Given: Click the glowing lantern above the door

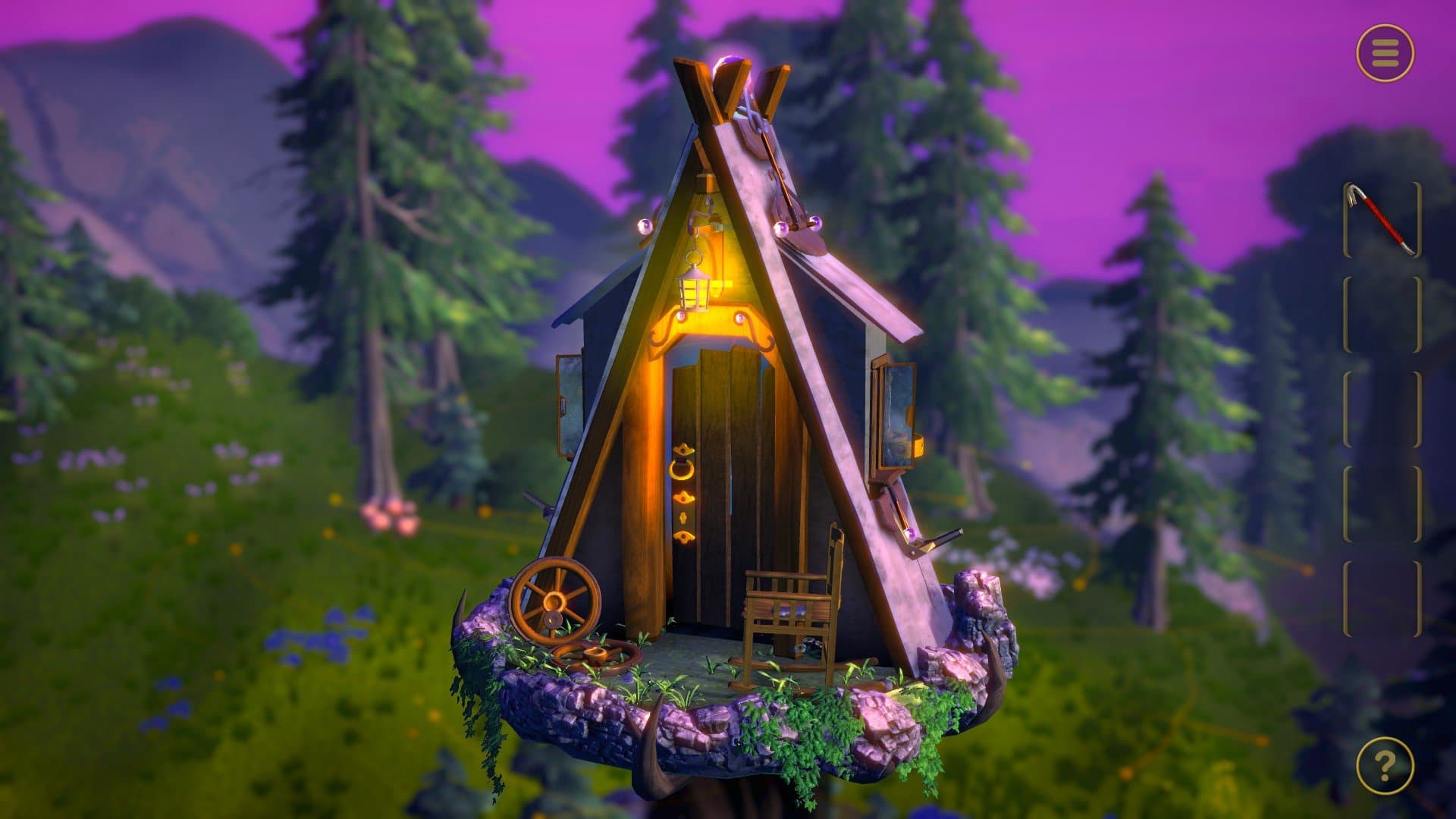Looking at the screenshot, I should pyautogui.click(x=695, y=290).
